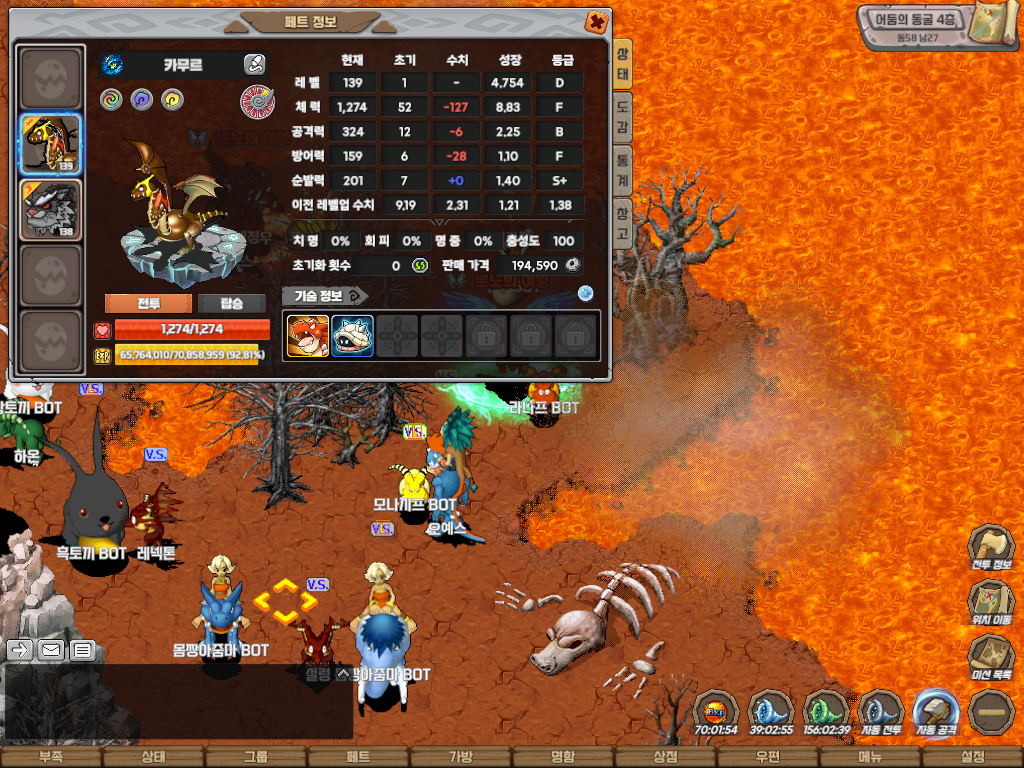The width and height of the screenshot is (1024, 768).
Task: Choose the 전투 (battle) pet mode button
Action: click(148, 304)
